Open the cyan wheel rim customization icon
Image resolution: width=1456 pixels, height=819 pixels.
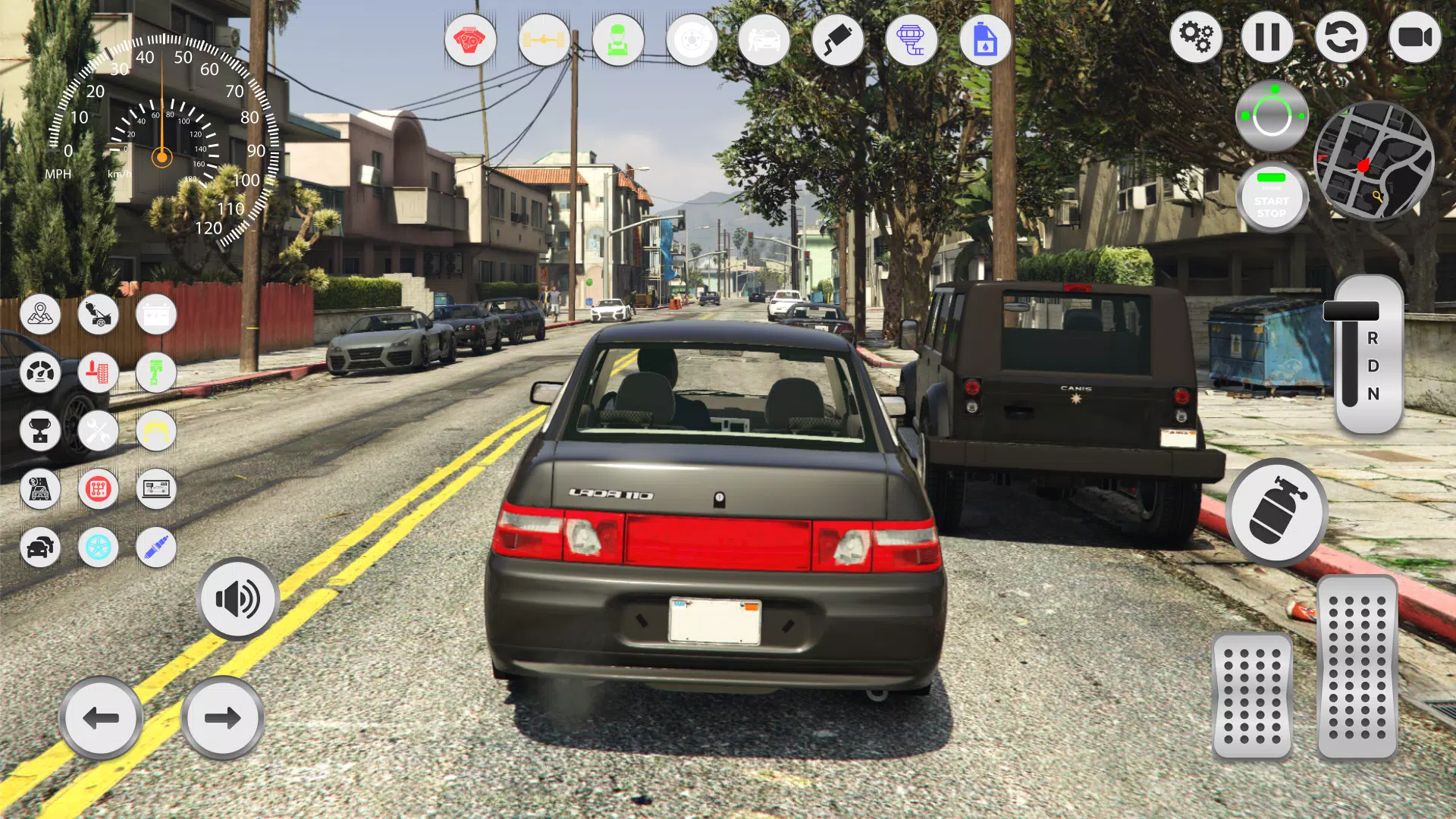click(x=99, y=548)
